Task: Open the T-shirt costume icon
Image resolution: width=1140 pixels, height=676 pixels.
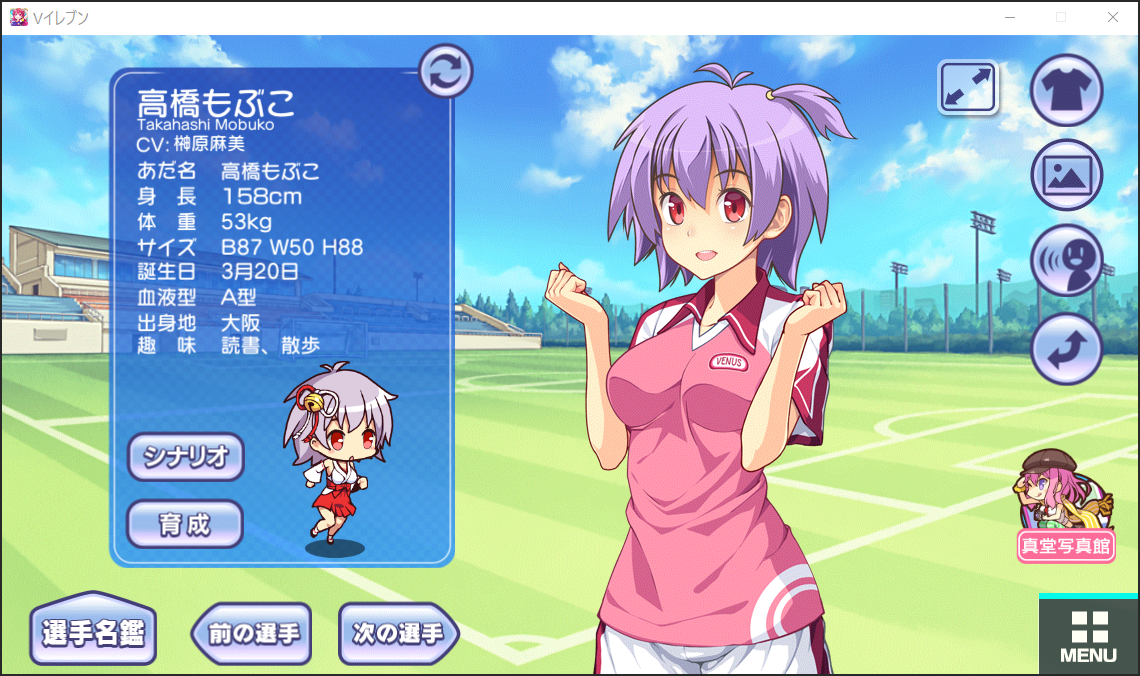Action: point(1066,90)
